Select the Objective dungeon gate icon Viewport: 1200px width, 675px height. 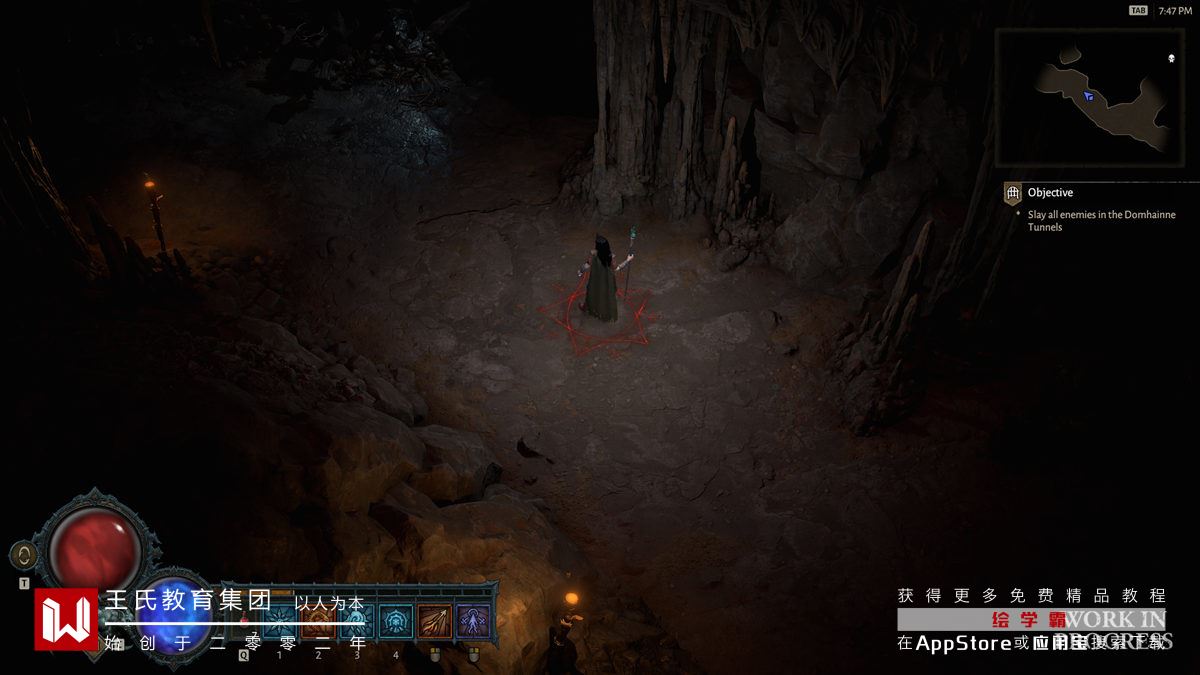[x=1012, y=193]
